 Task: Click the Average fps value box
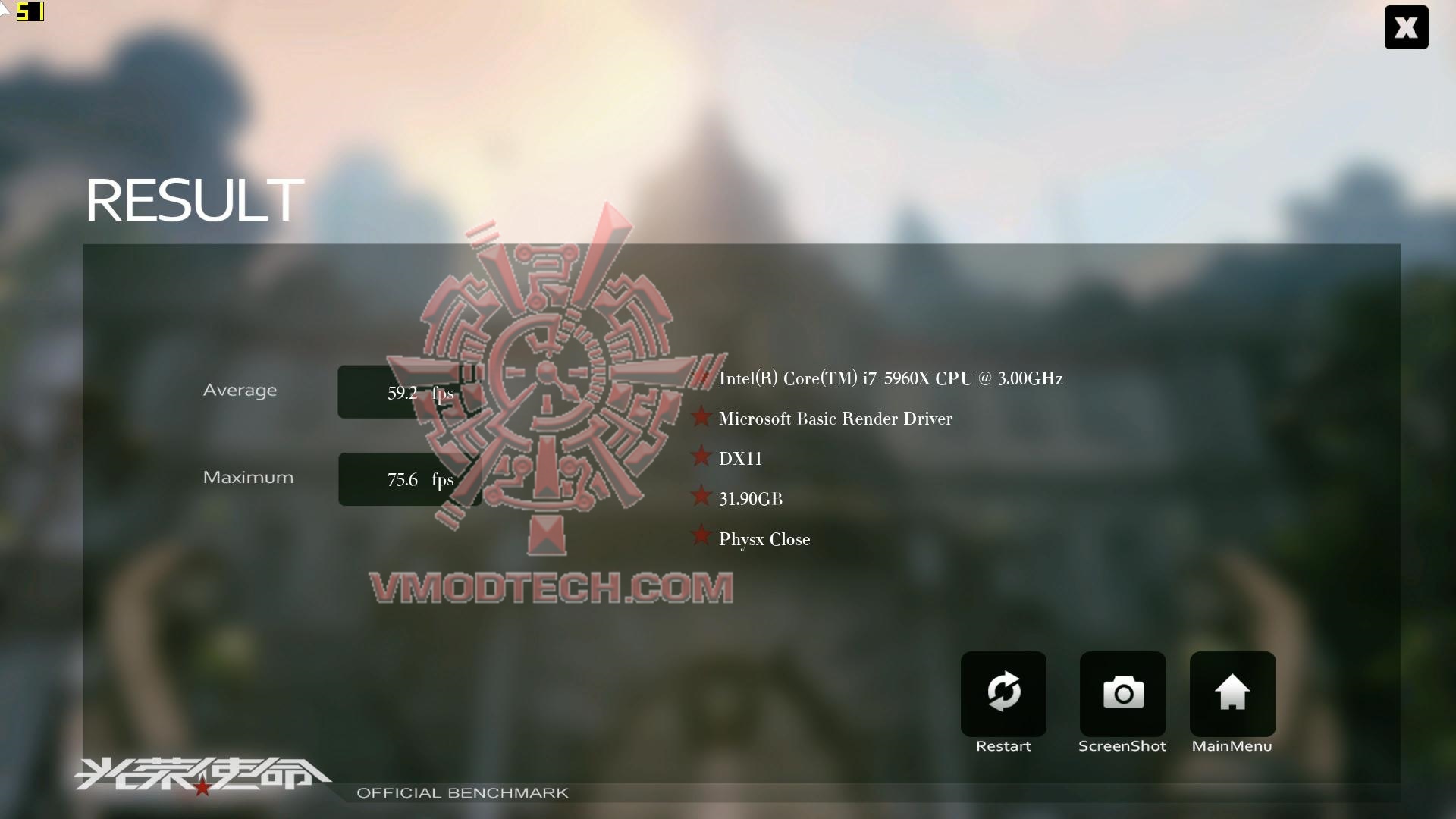pos(410,391)
